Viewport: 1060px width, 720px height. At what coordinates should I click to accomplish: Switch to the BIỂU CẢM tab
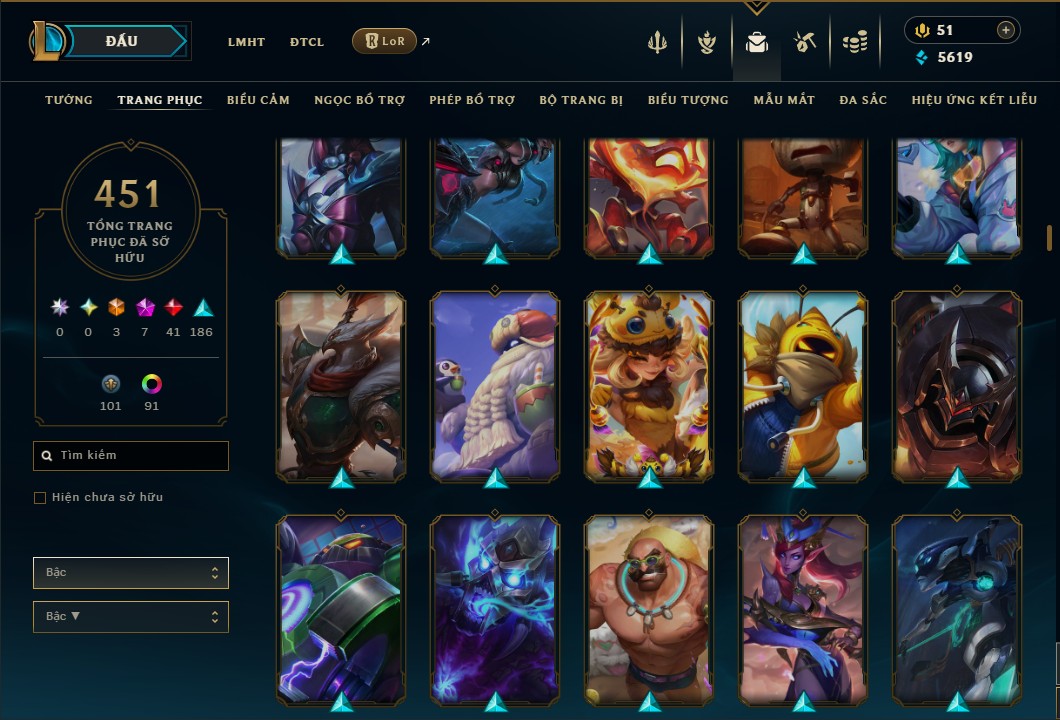click(x=258, y=100)
